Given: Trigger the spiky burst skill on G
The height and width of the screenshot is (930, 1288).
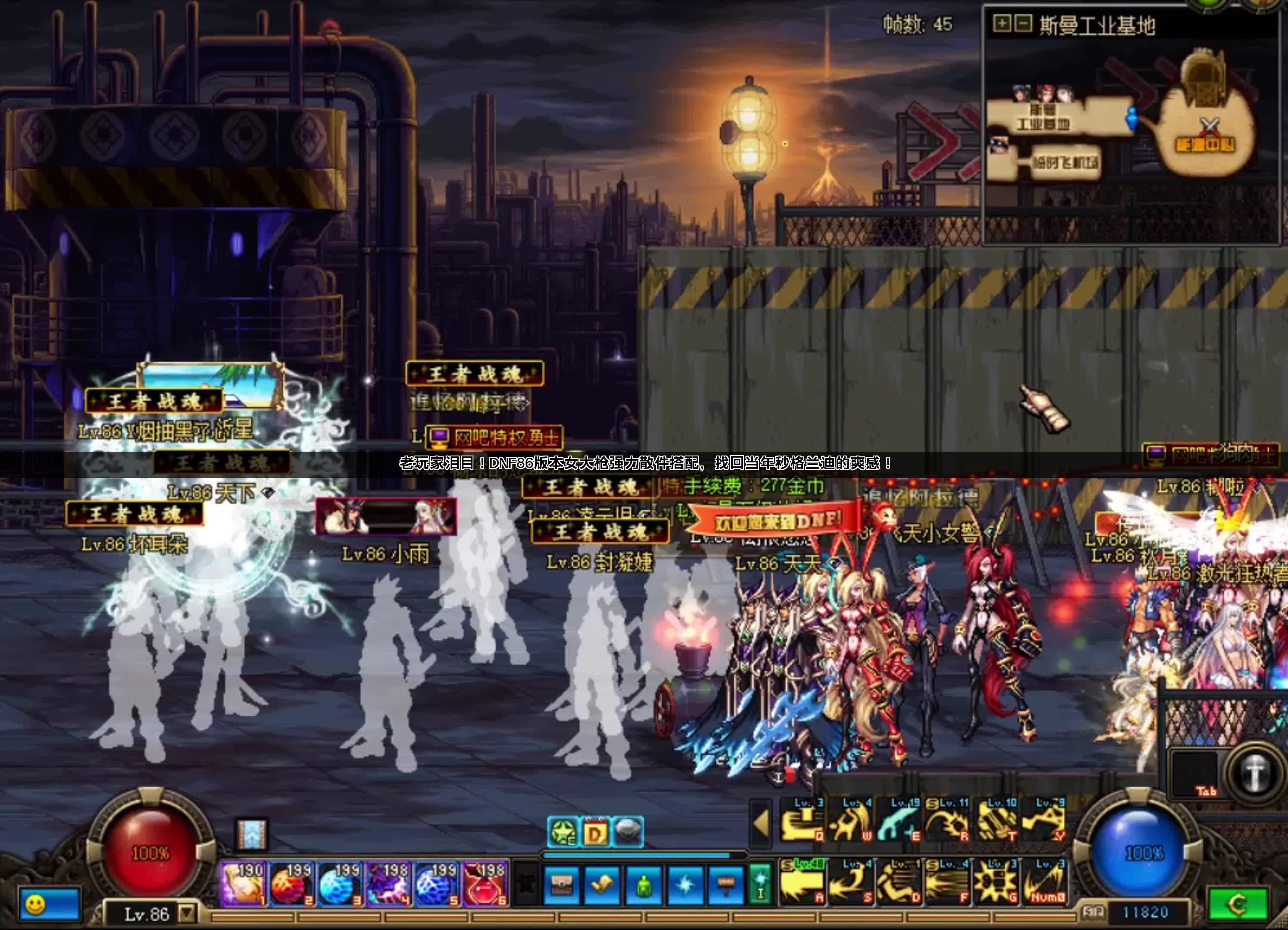Looking at the screenshot, I should click(996, 882).
